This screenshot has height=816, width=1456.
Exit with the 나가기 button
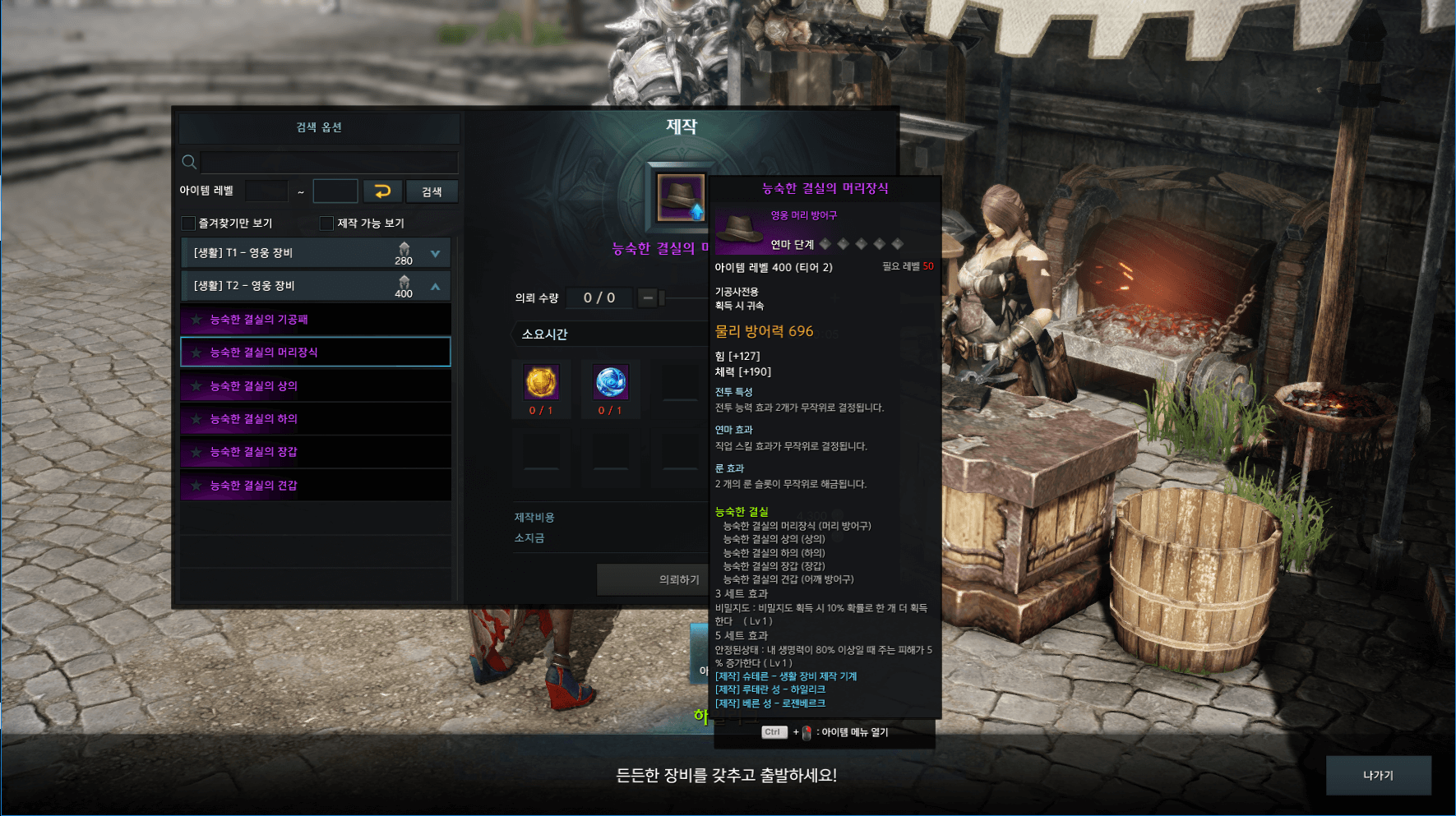(x=1378, y=775)
